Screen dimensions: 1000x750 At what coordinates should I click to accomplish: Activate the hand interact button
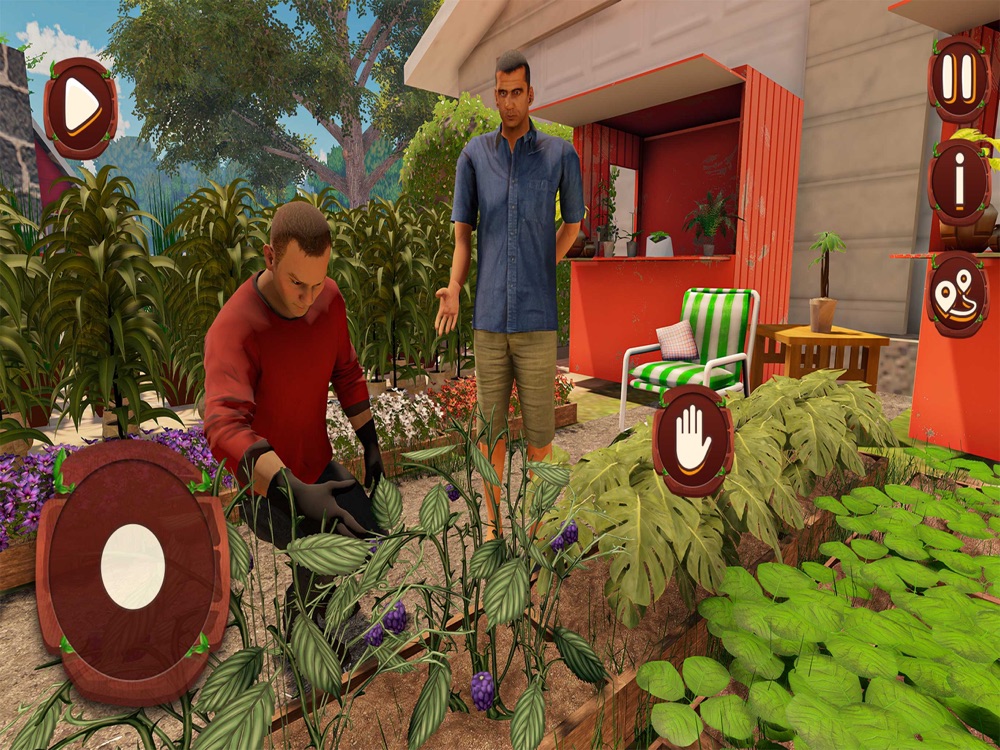tap(692, 440)
